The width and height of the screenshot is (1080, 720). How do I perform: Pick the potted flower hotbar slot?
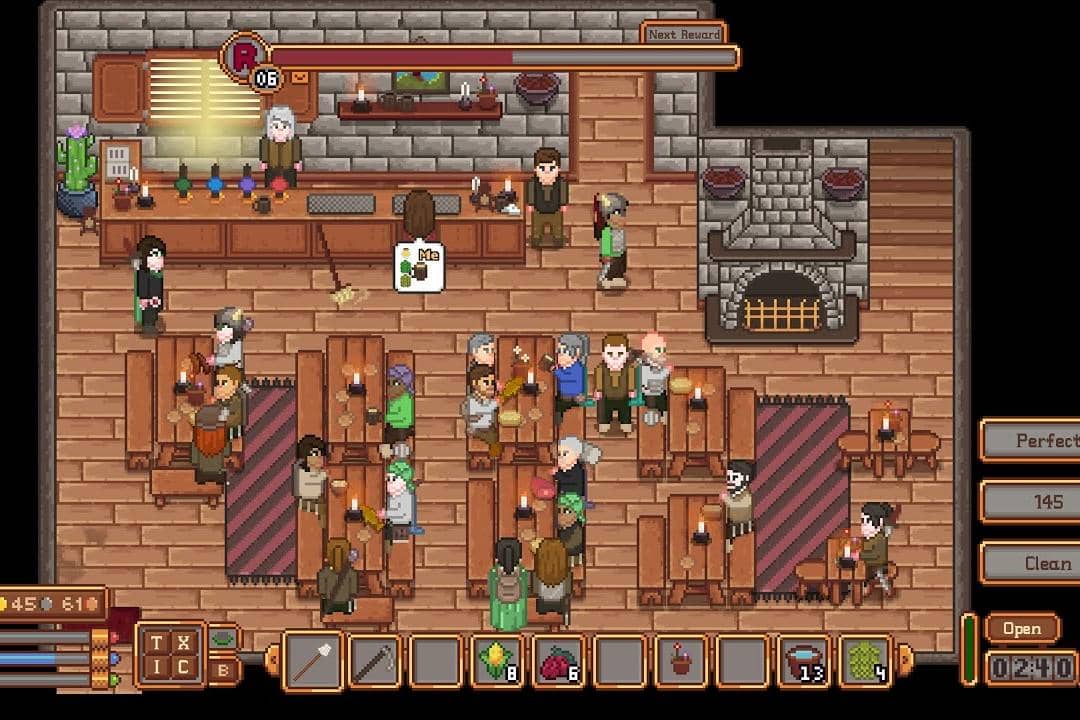point(680,661)
